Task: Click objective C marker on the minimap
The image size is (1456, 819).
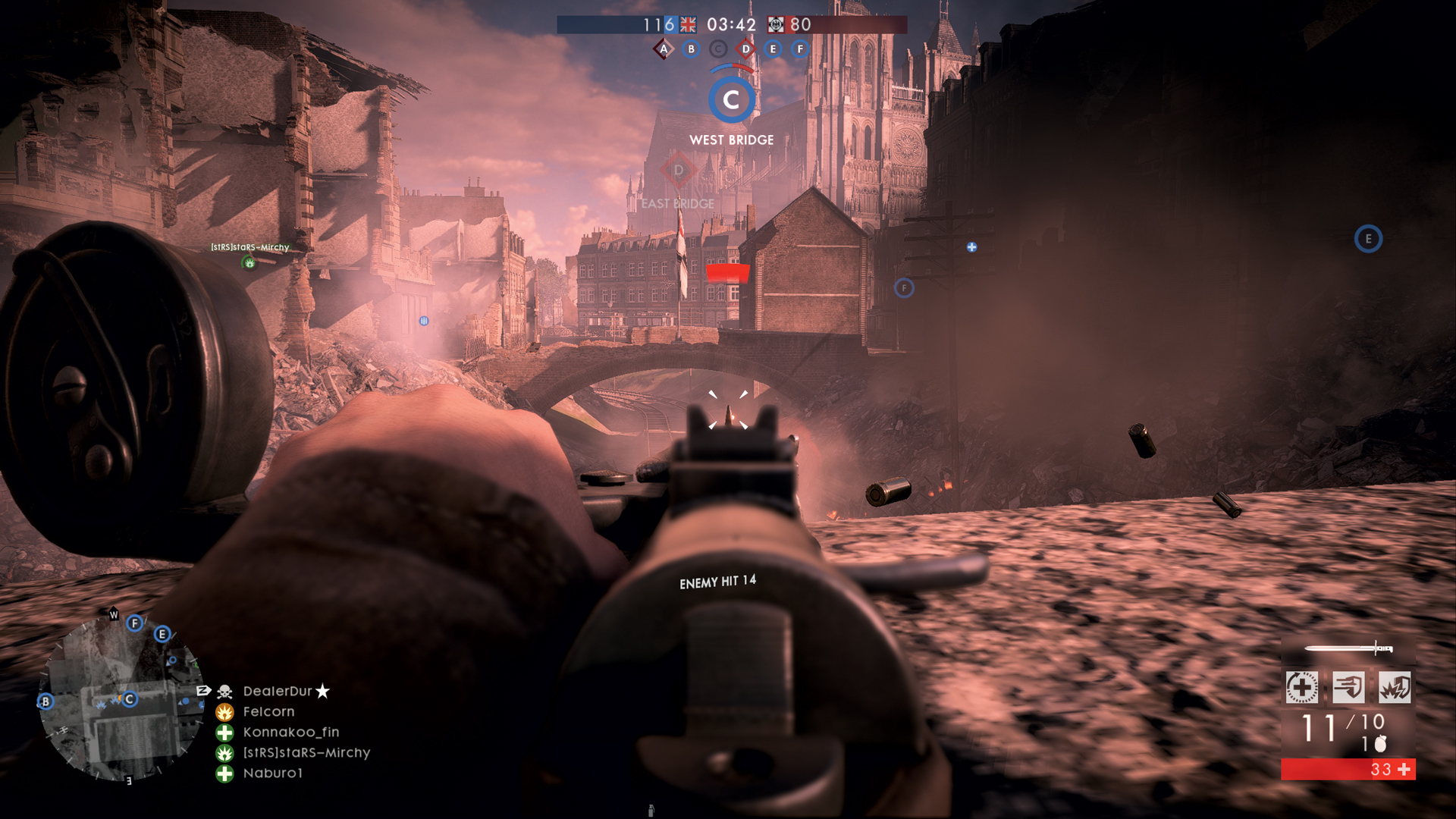Action: (x=130, y=699)
